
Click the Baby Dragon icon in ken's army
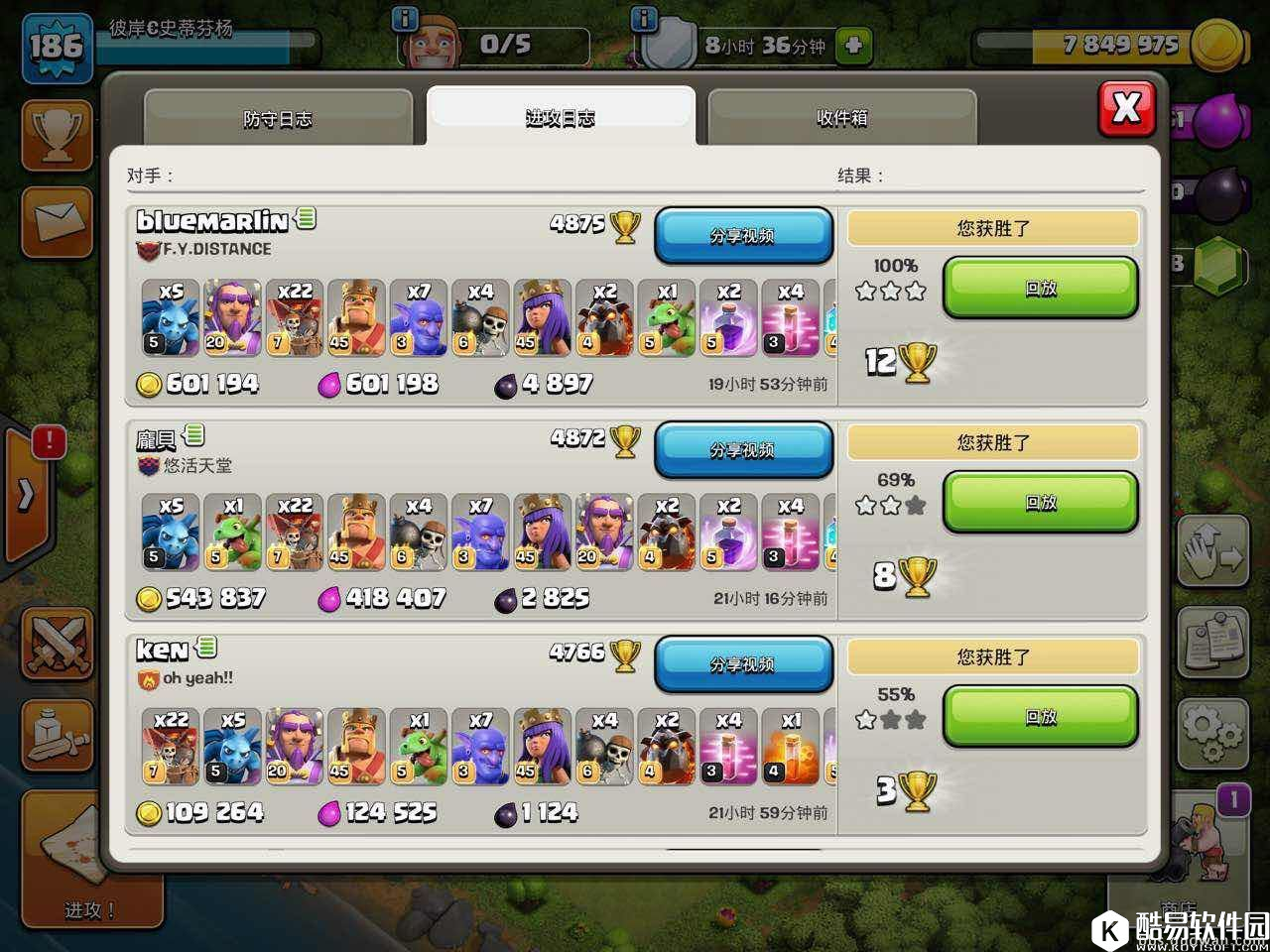419,747
